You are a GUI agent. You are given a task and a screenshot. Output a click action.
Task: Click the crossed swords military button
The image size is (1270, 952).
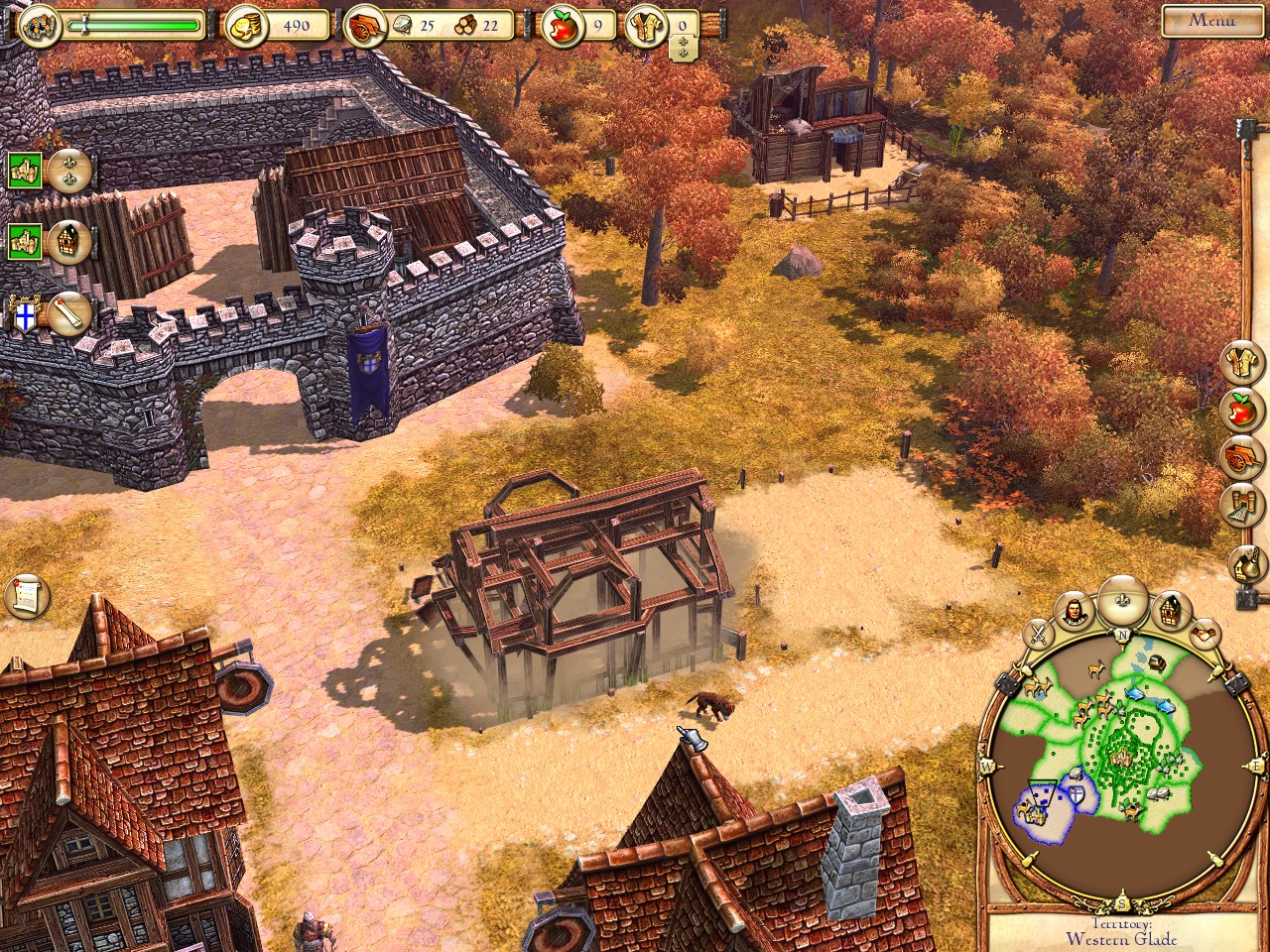(x=1036, y=631)
